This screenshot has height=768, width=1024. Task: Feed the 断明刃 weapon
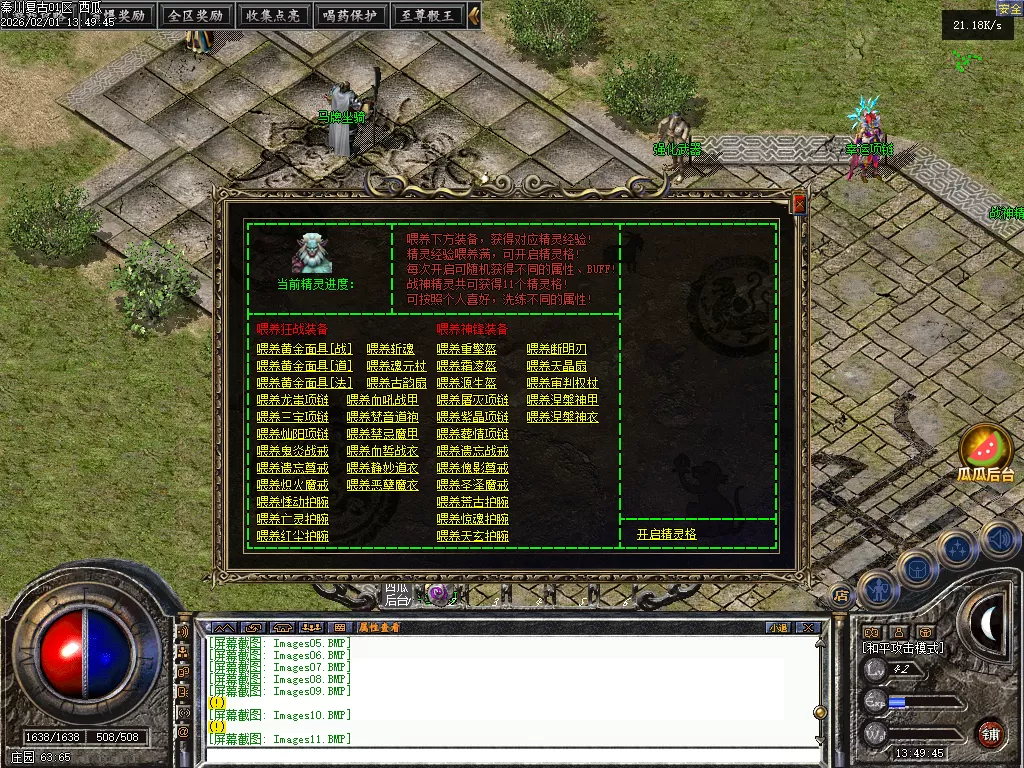click(x=556, y=349)
